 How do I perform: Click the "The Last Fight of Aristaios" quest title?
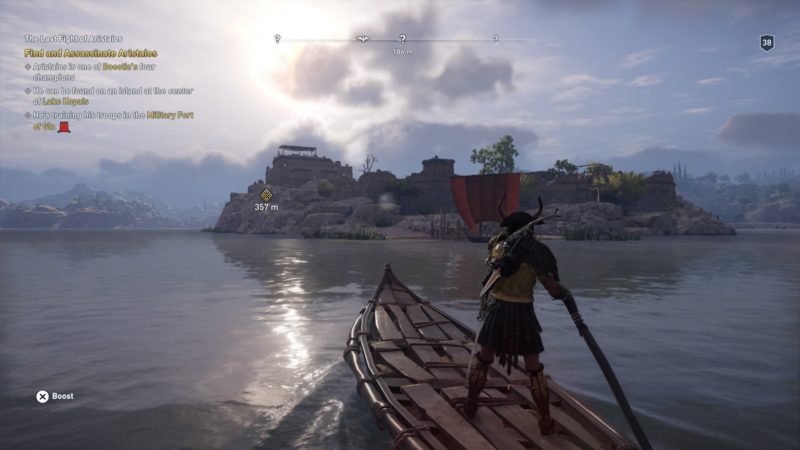[75, 39]
